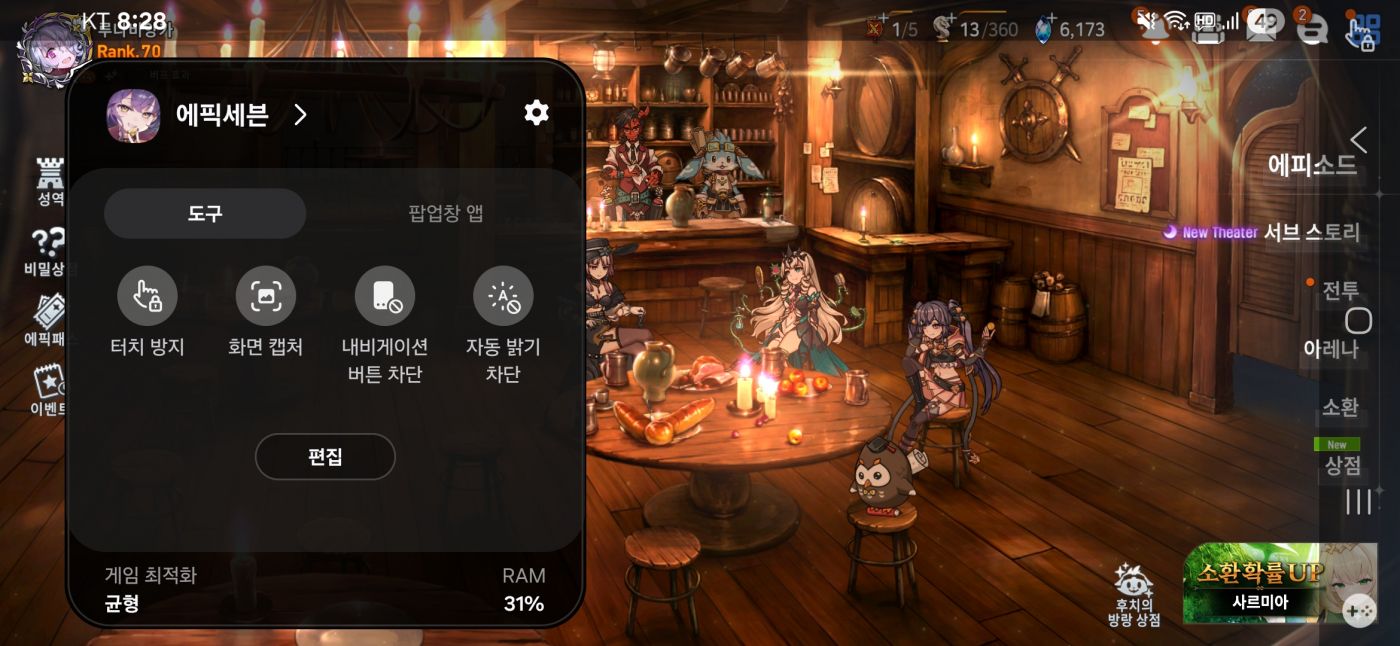
Task: Open the 소환 summon menu
Action: click(1340, 407)
